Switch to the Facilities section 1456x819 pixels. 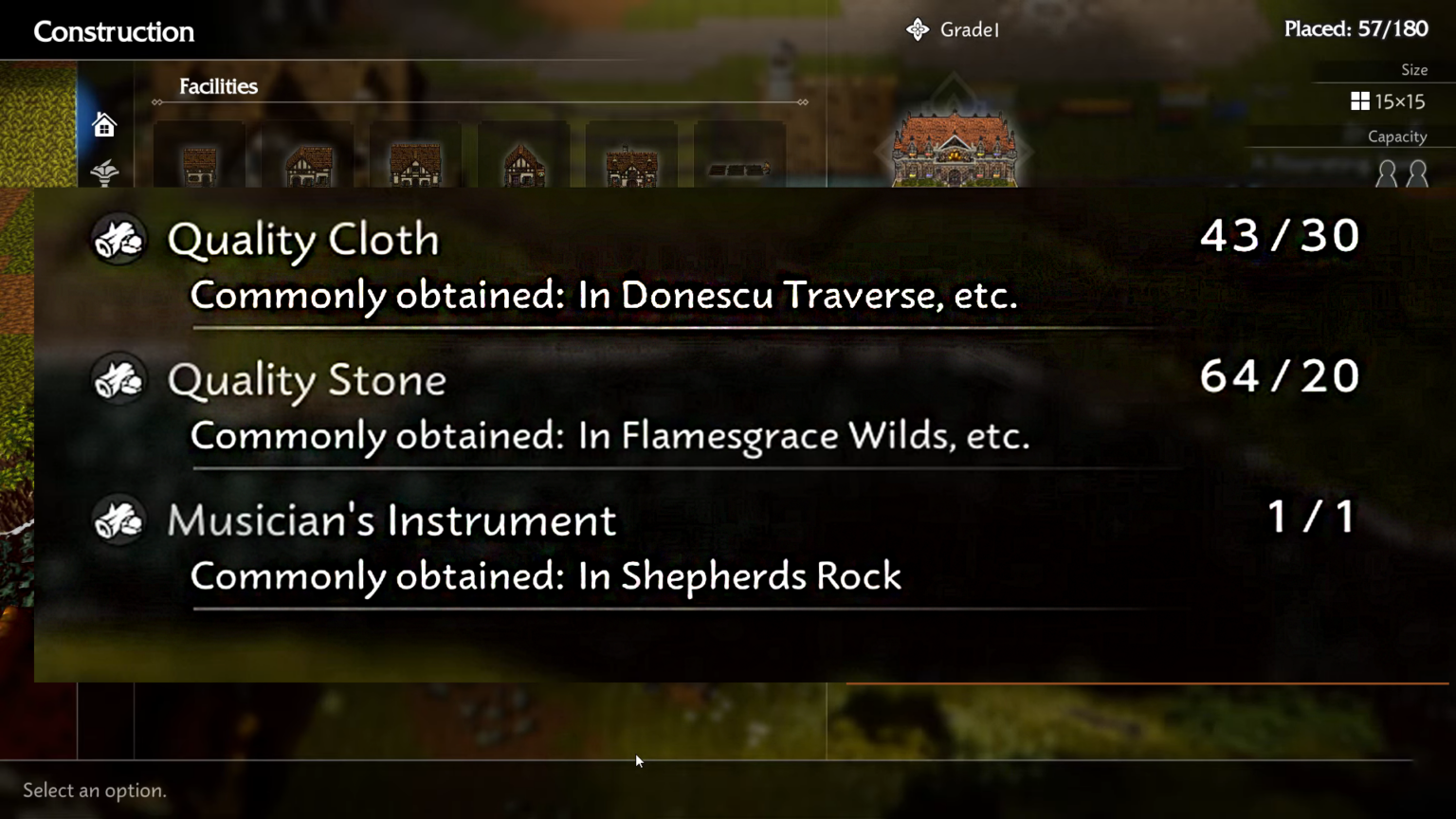218,86
